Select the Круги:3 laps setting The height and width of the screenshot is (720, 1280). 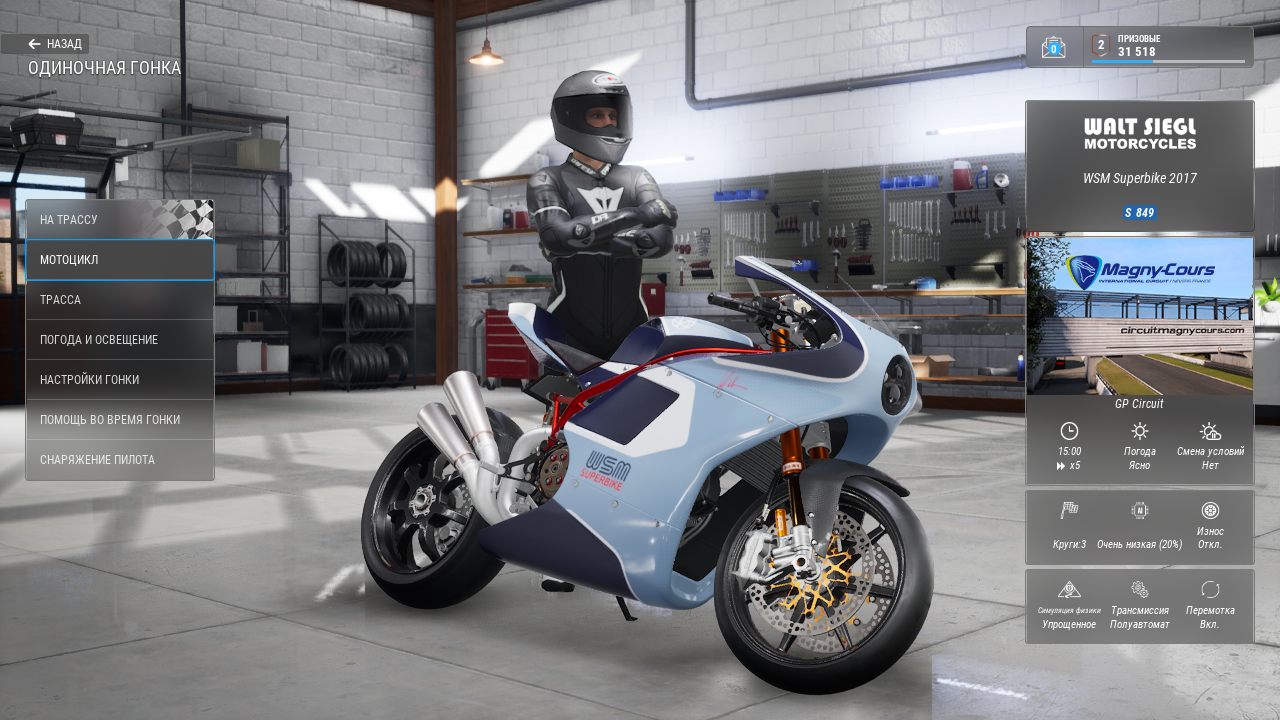click(x=1069, y=527)
